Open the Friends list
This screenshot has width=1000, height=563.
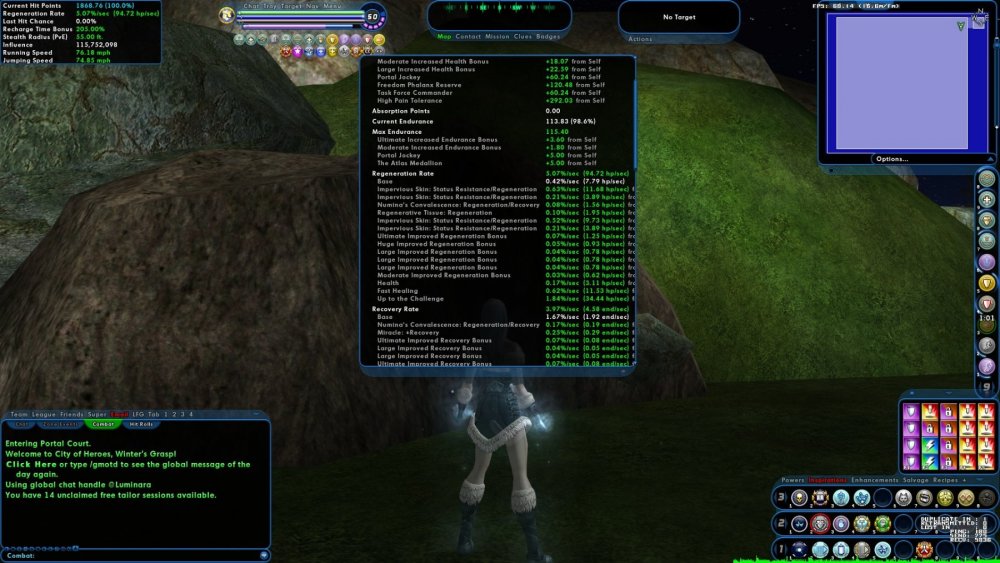72,414
